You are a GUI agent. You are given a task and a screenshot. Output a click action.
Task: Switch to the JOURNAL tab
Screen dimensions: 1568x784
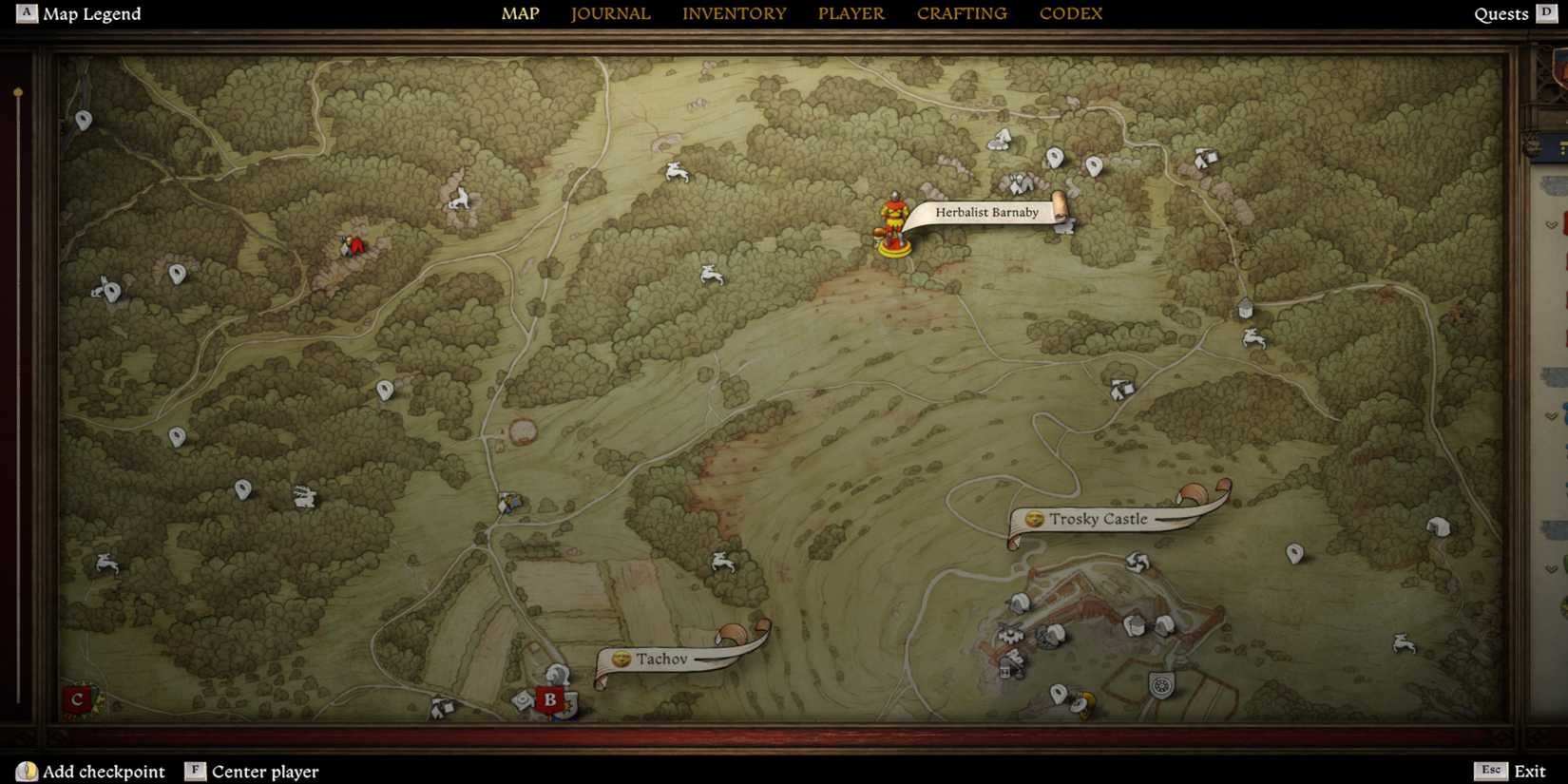click(x=609, y=13)
